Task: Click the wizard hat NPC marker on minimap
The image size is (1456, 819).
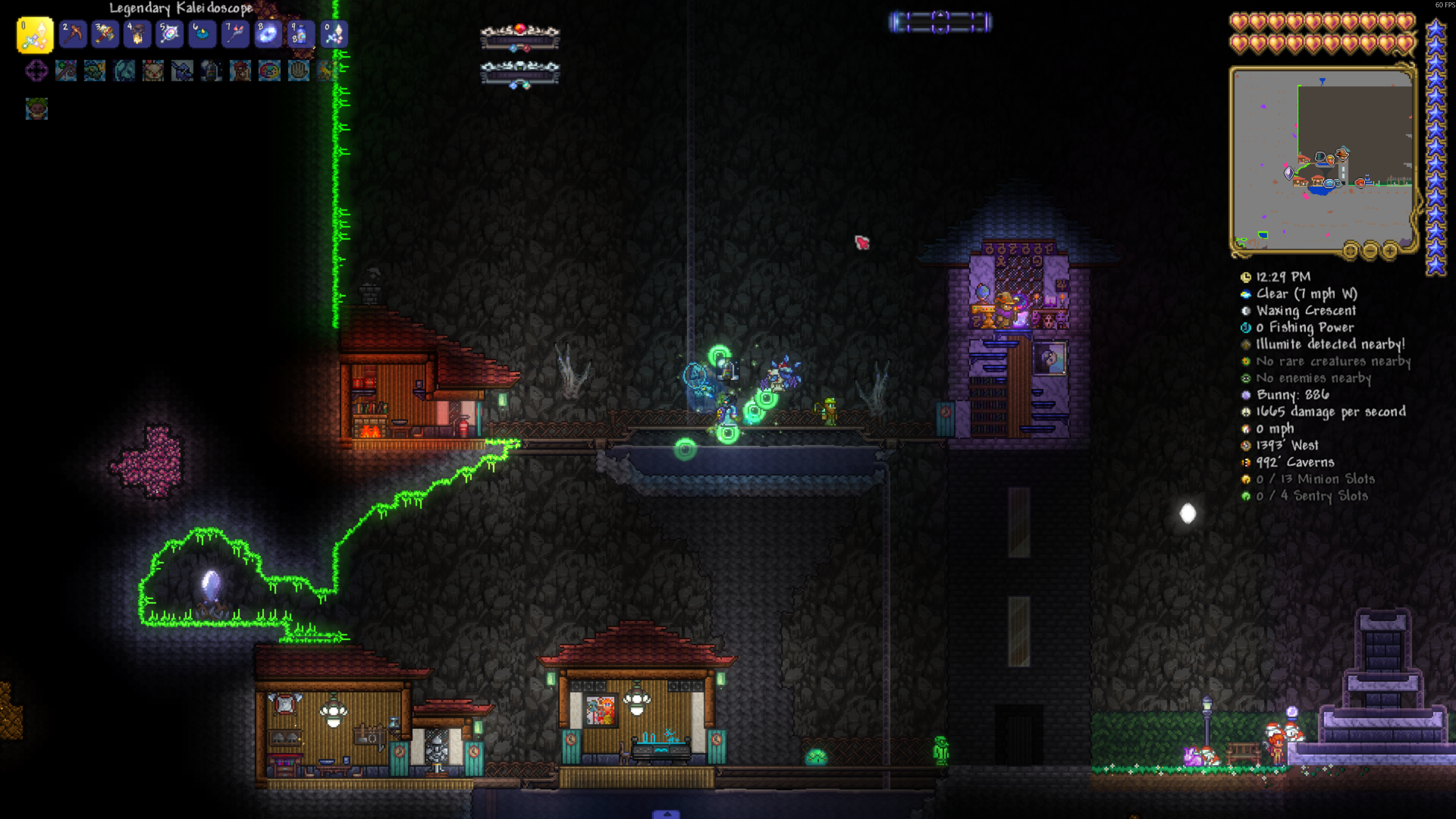Action: tap(1342, 154)
